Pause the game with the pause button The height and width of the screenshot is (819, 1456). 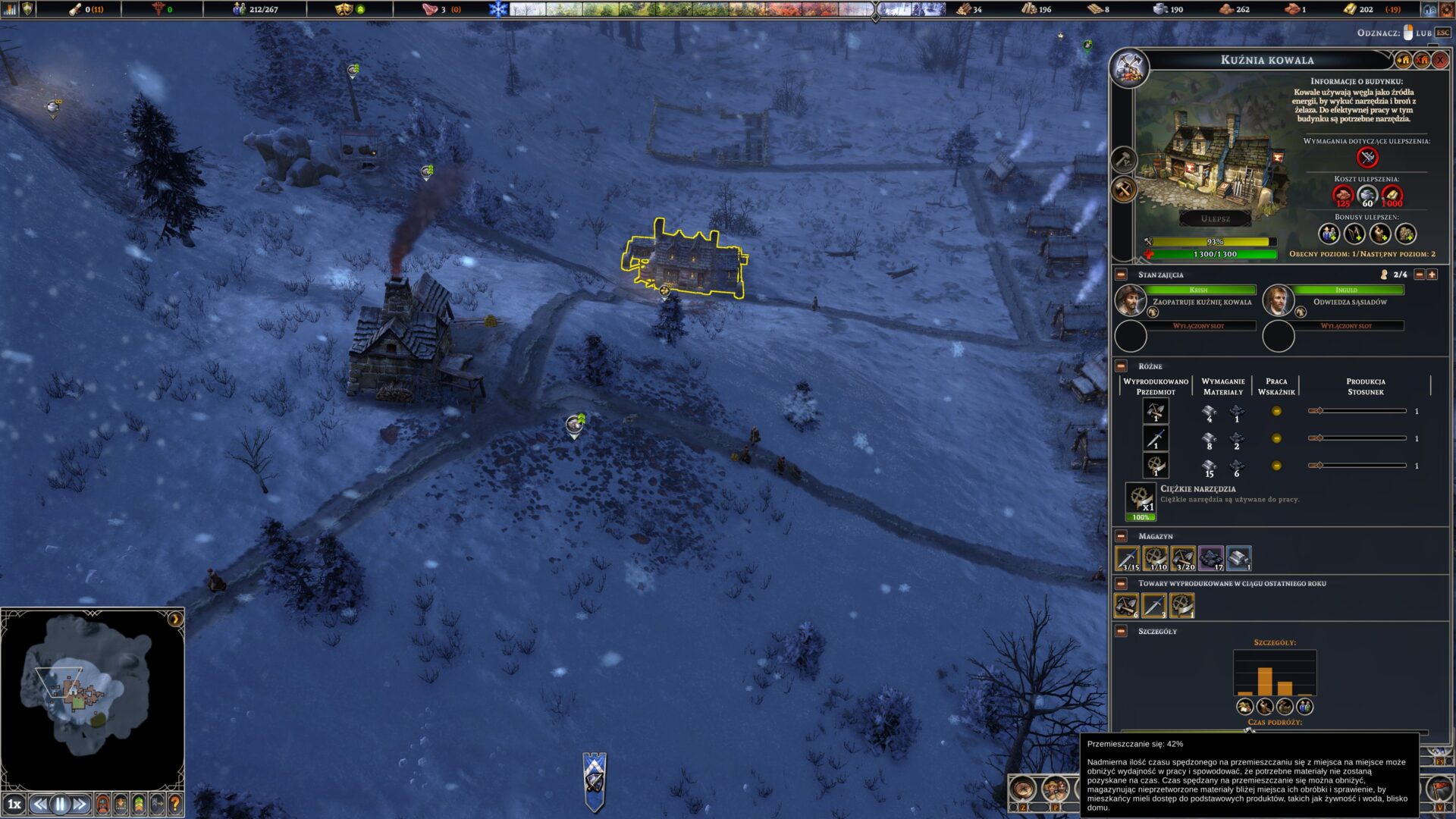coord(60,805)
